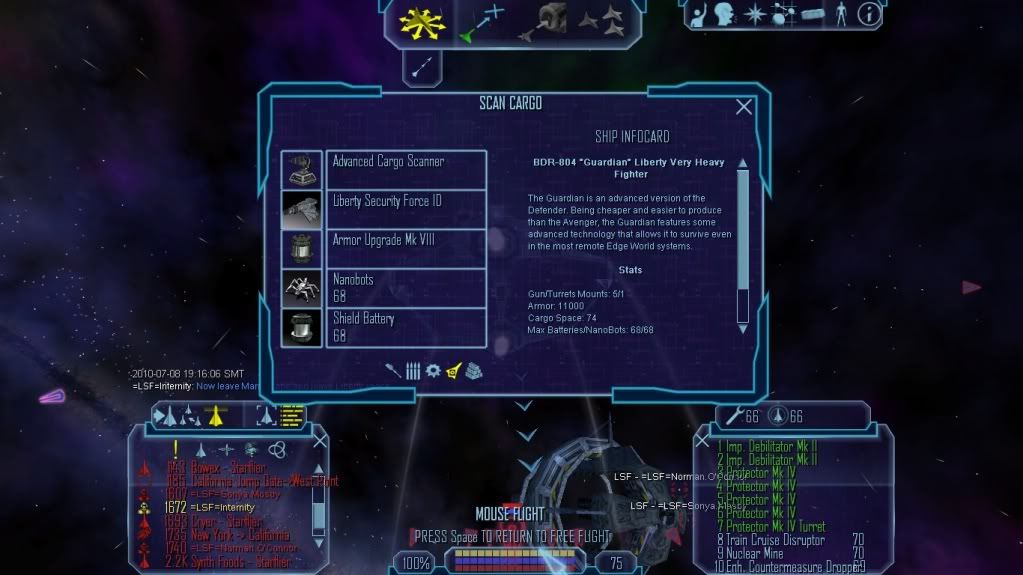Select Armor Upgrade Mk VIII item
This screenshot has height=575, width=1023.
(405, 248)
